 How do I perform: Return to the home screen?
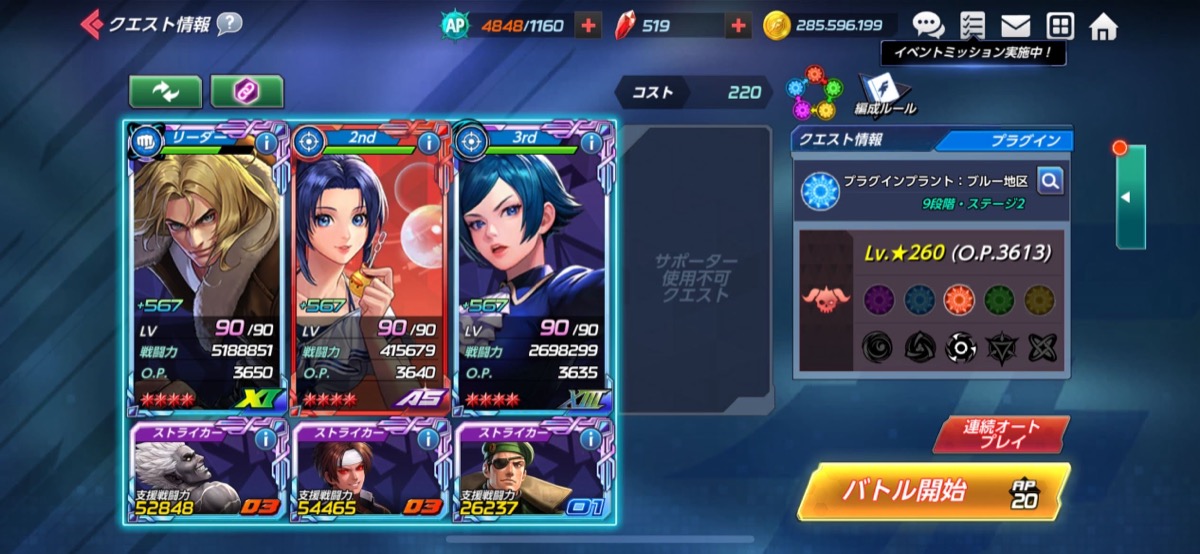1103,26
